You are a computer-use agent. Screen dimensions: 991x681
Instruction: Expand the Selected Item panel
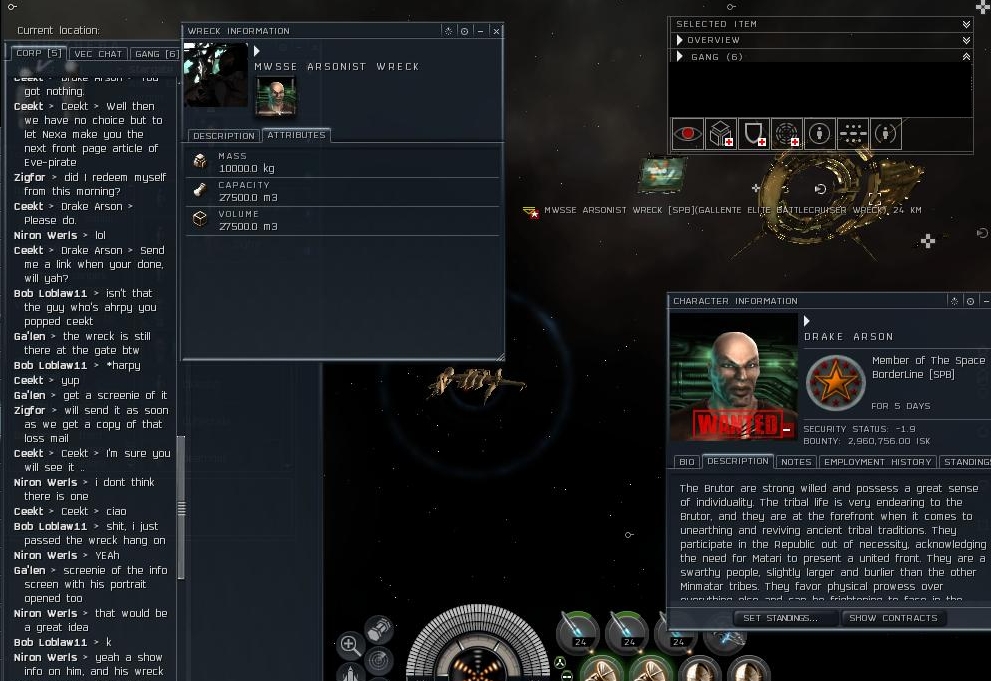click(966, 24)
